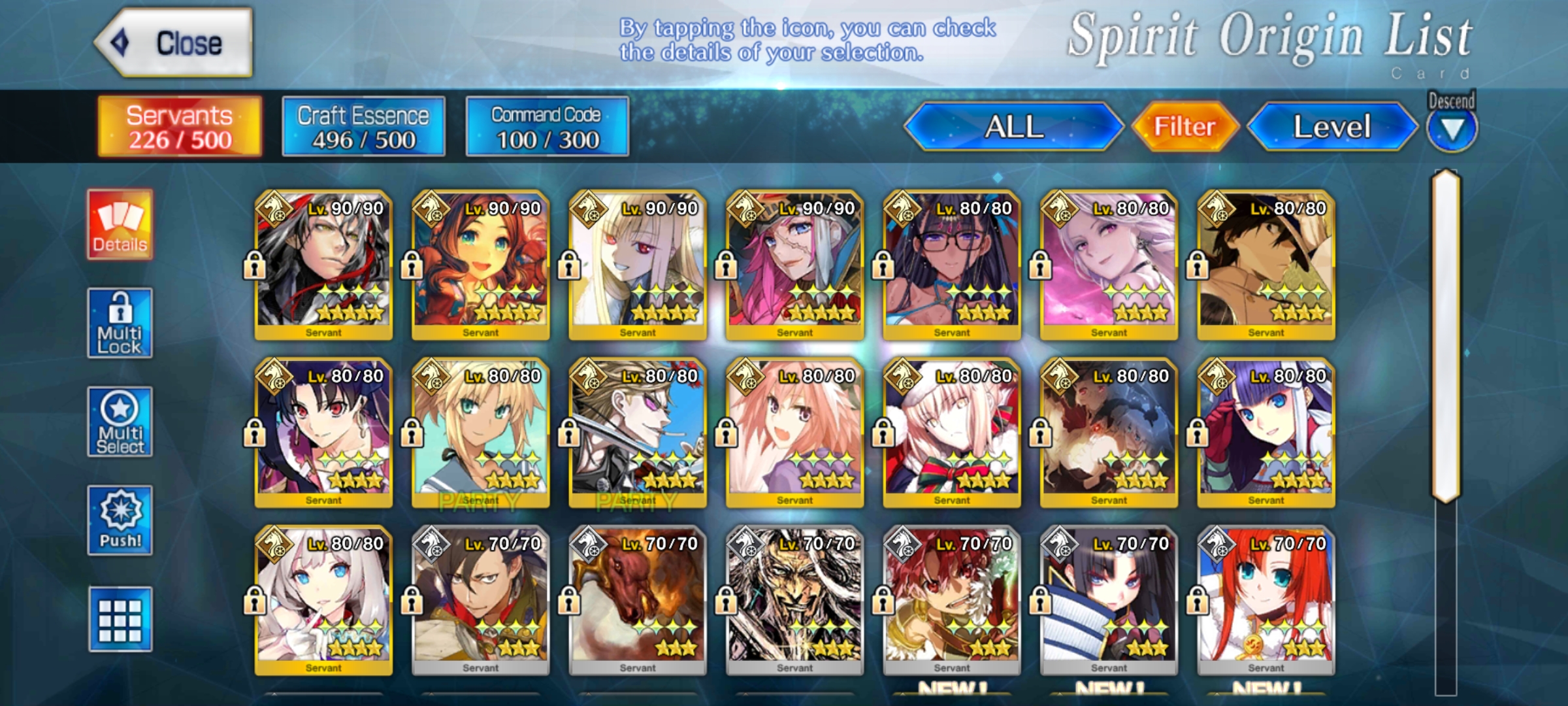The height and width of the screenshot is (706, 1568).
Task: Tap the Push! button
Action: [120, 521]
